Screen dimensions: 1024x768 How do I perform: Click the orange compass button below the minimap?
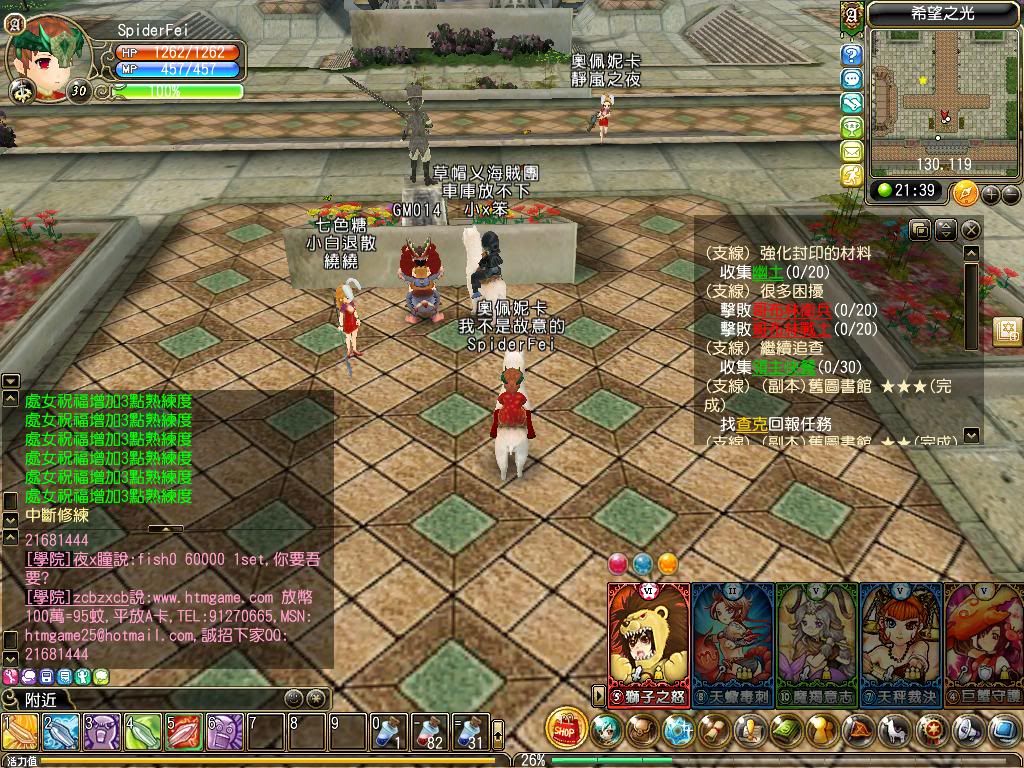(965, 192)
